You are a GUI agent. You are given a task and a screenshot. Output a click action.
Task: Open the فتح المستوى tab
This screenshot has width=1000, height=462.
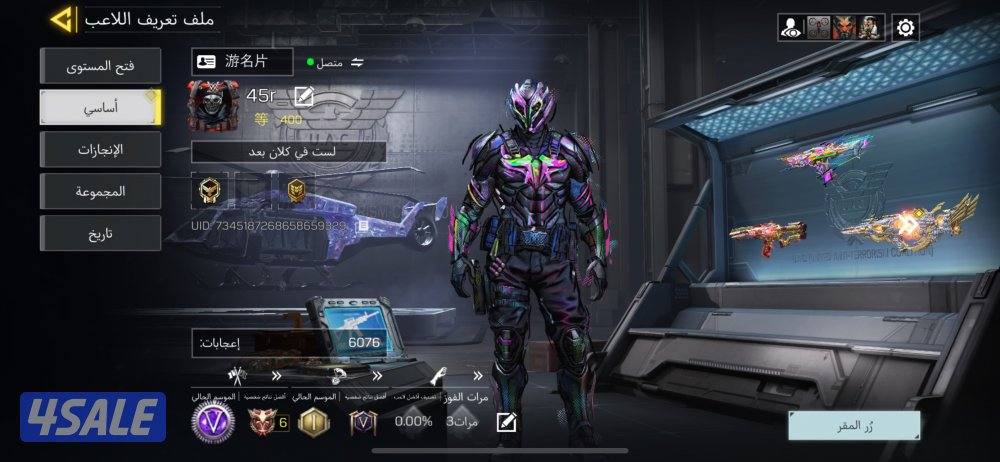pos(100,66)
